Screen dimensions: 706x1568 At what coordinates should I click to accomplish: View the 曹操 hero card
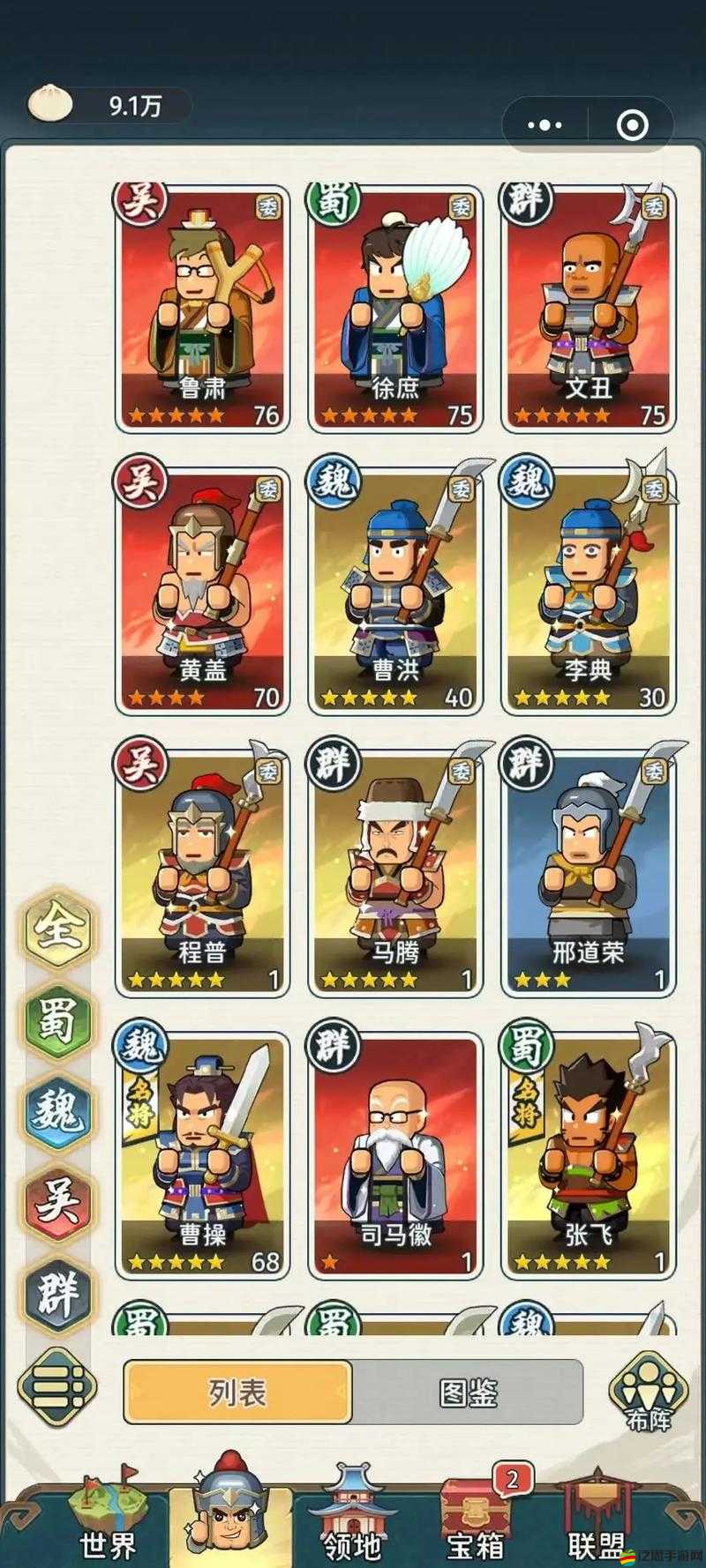(203, 1155)
